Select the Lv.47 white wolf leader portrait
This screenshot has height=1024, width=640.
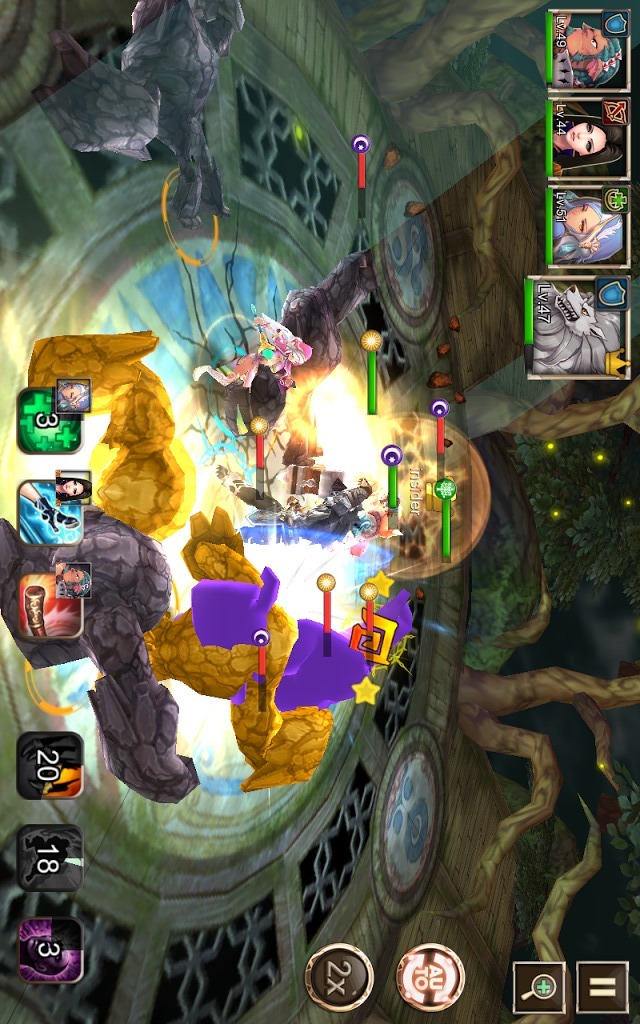pyautogui.click(x=578, y=327)
